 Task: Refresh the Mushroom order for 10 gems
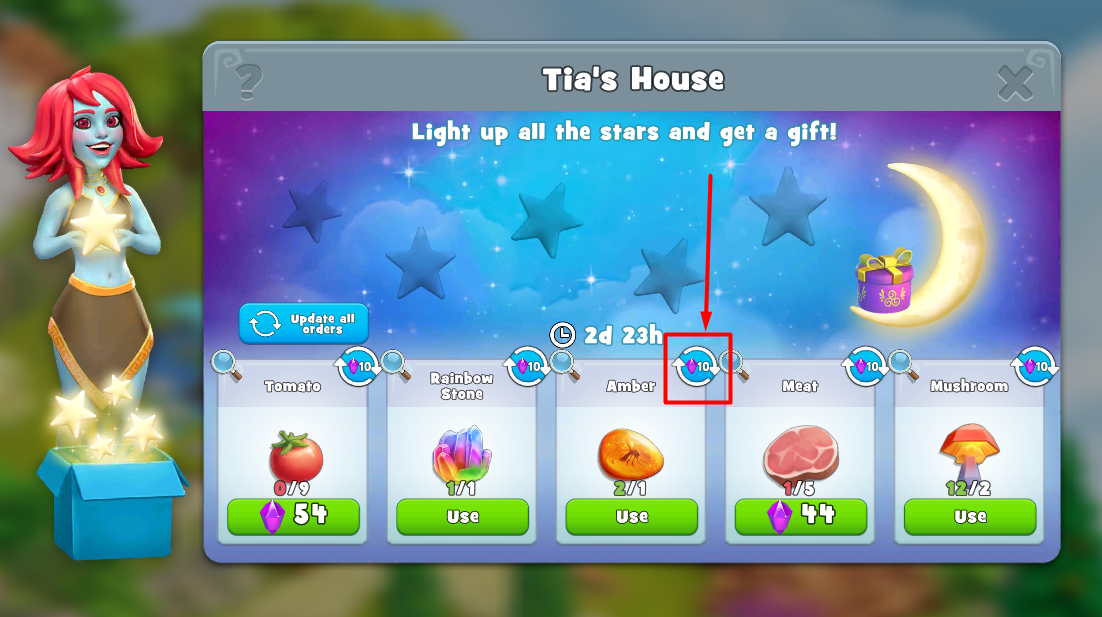1035,367
